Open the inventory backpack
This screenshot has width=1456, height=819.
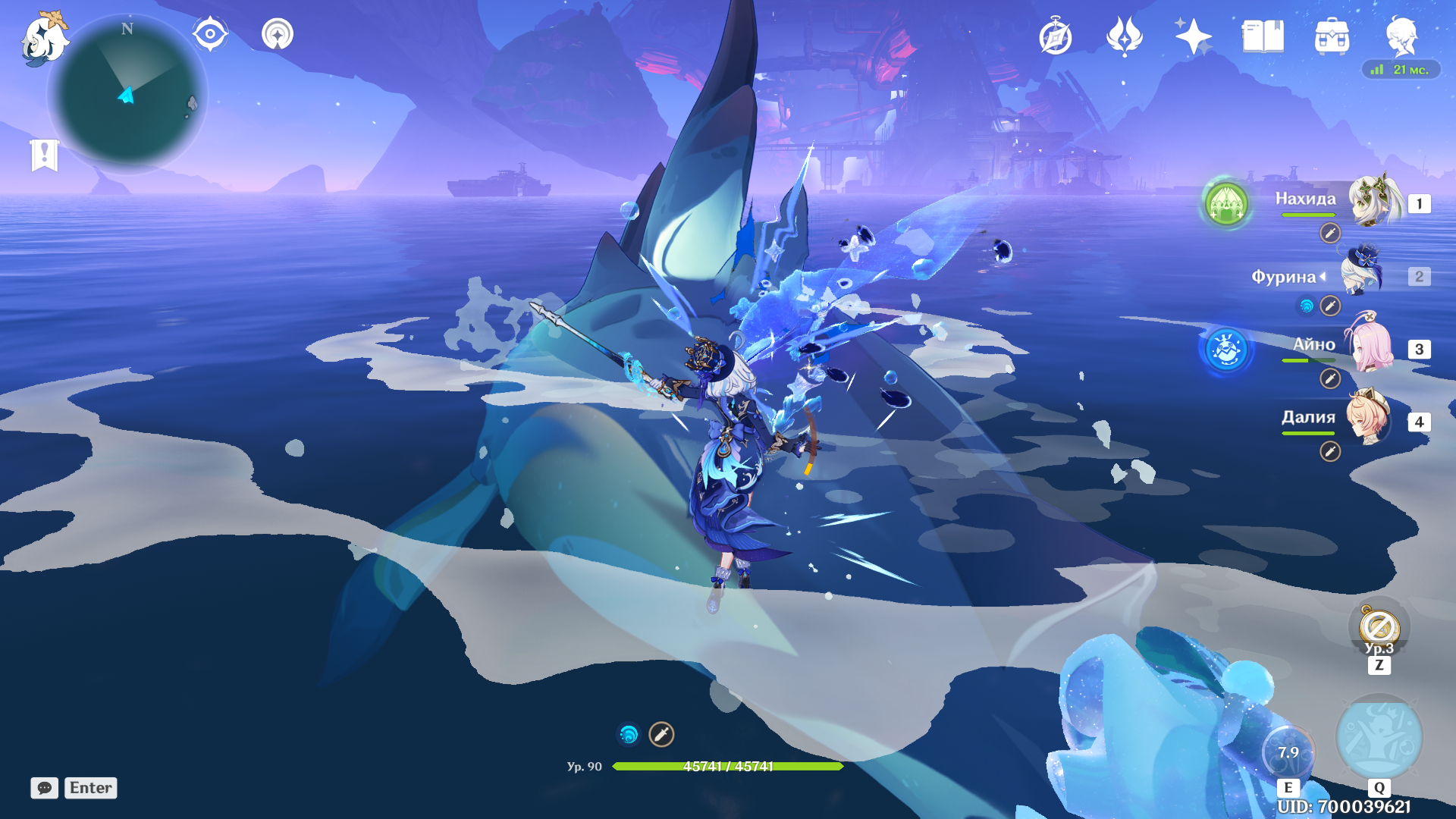(1332, 36)
